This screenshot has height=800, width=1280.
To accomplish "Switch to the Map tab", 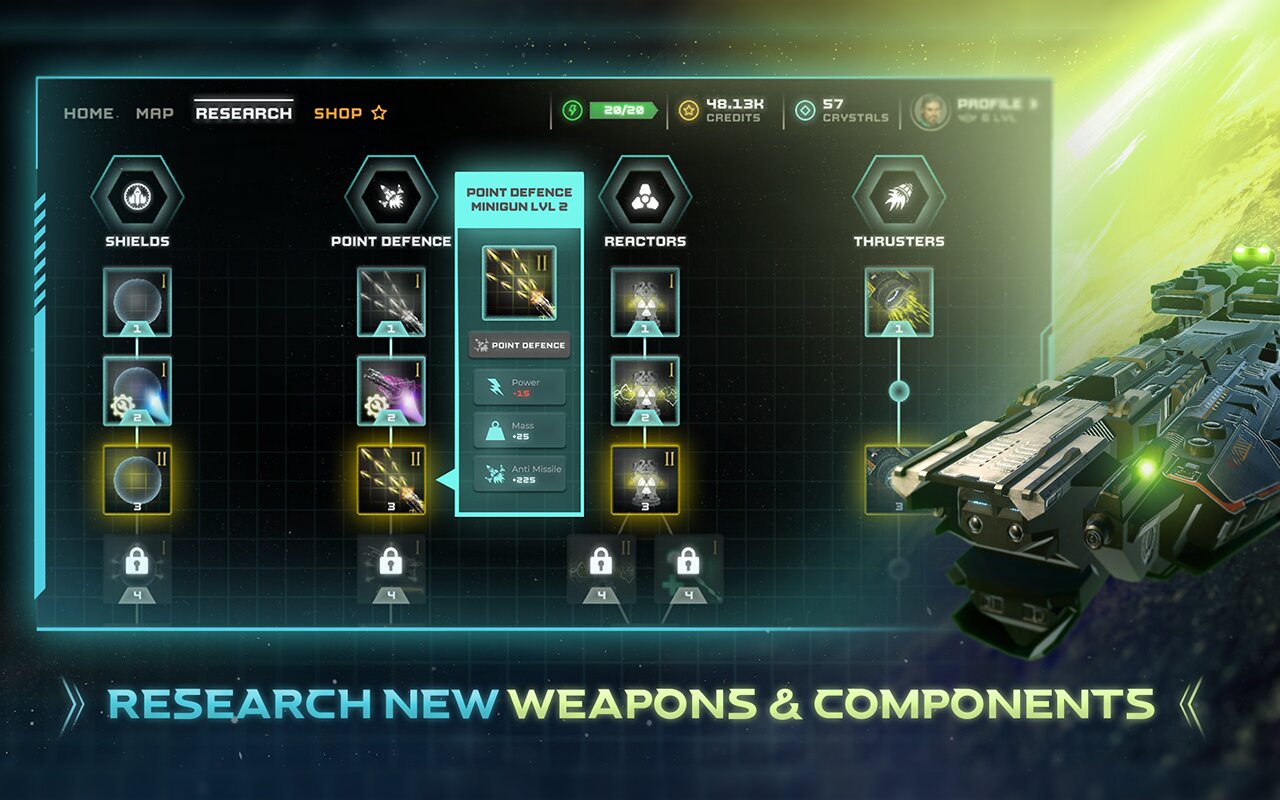I will click(155, 113).
